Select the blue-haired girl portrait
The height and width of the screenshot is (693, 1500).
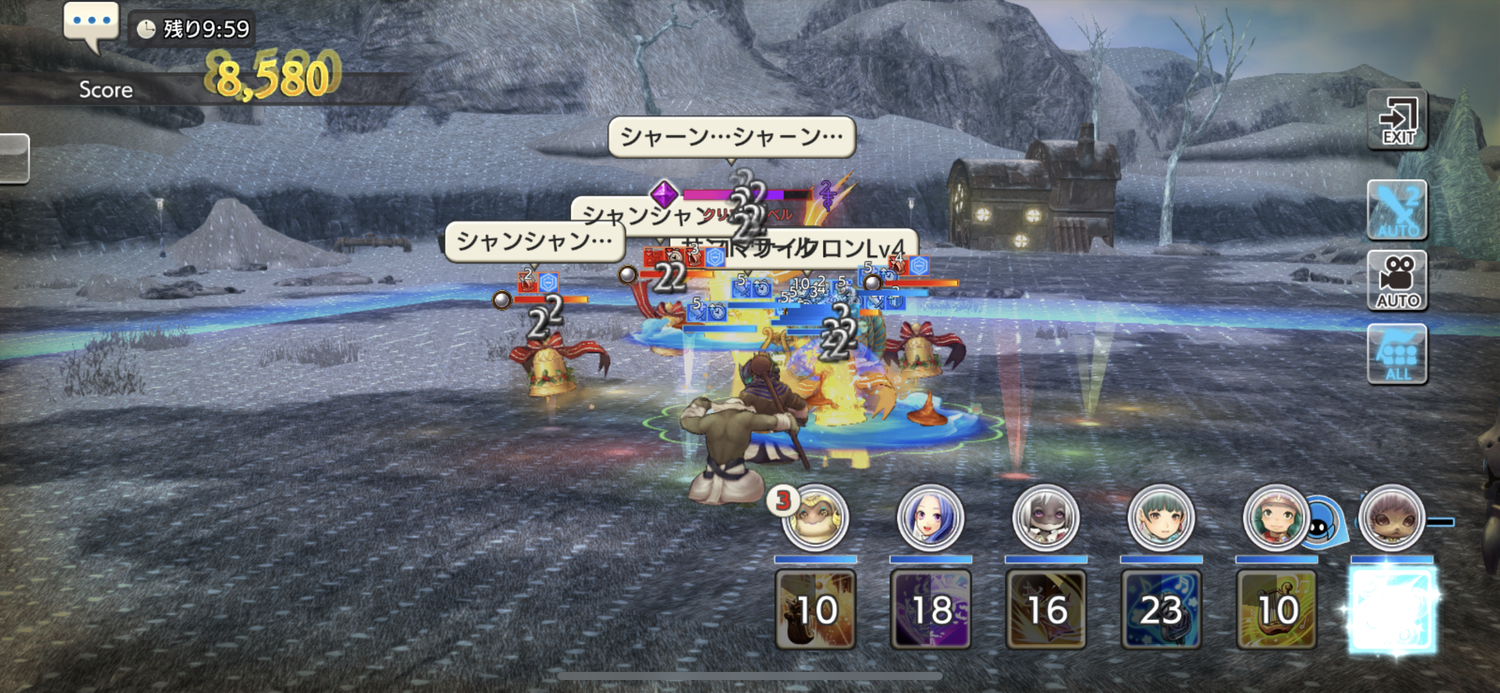(x=930, y=518)
